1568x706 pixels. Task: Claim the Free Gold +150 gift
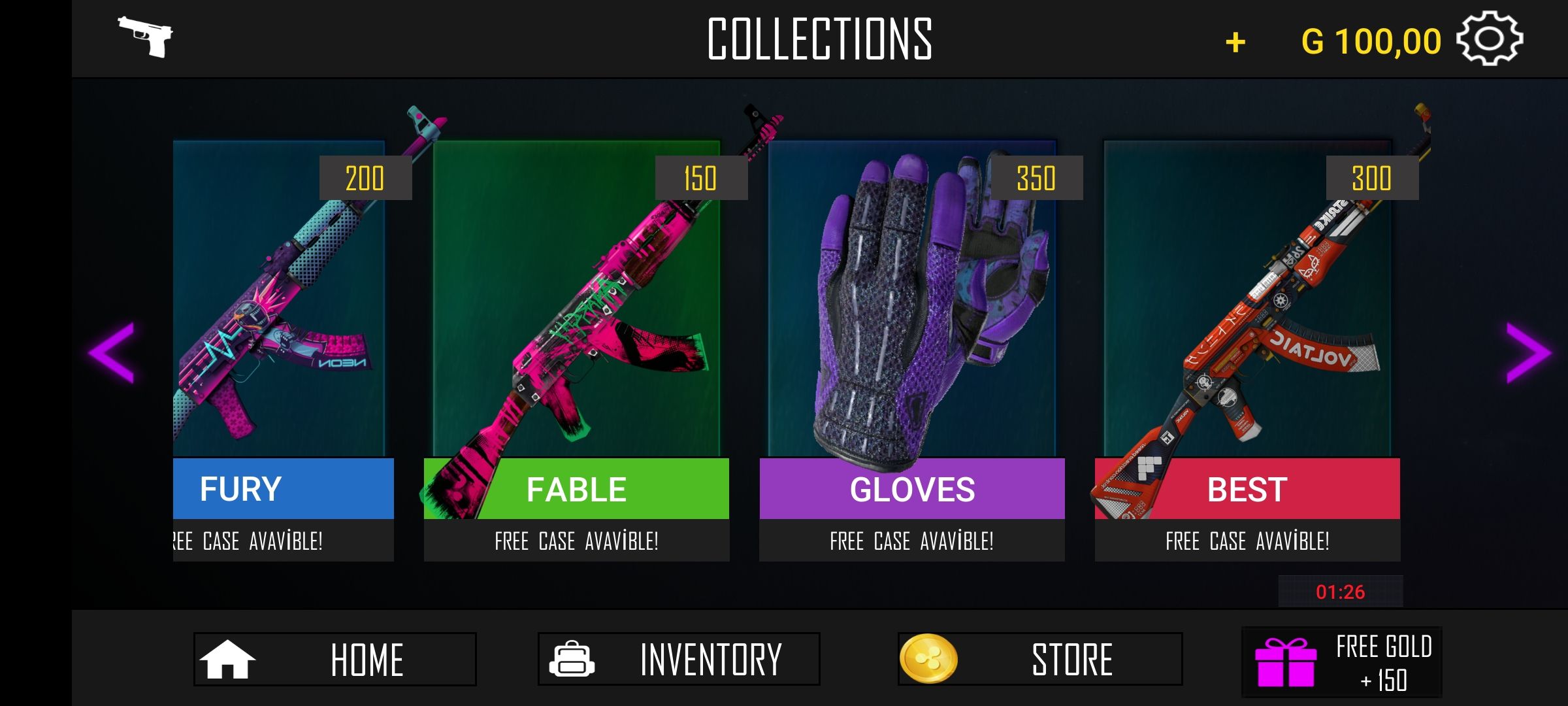coord(1341,663)
